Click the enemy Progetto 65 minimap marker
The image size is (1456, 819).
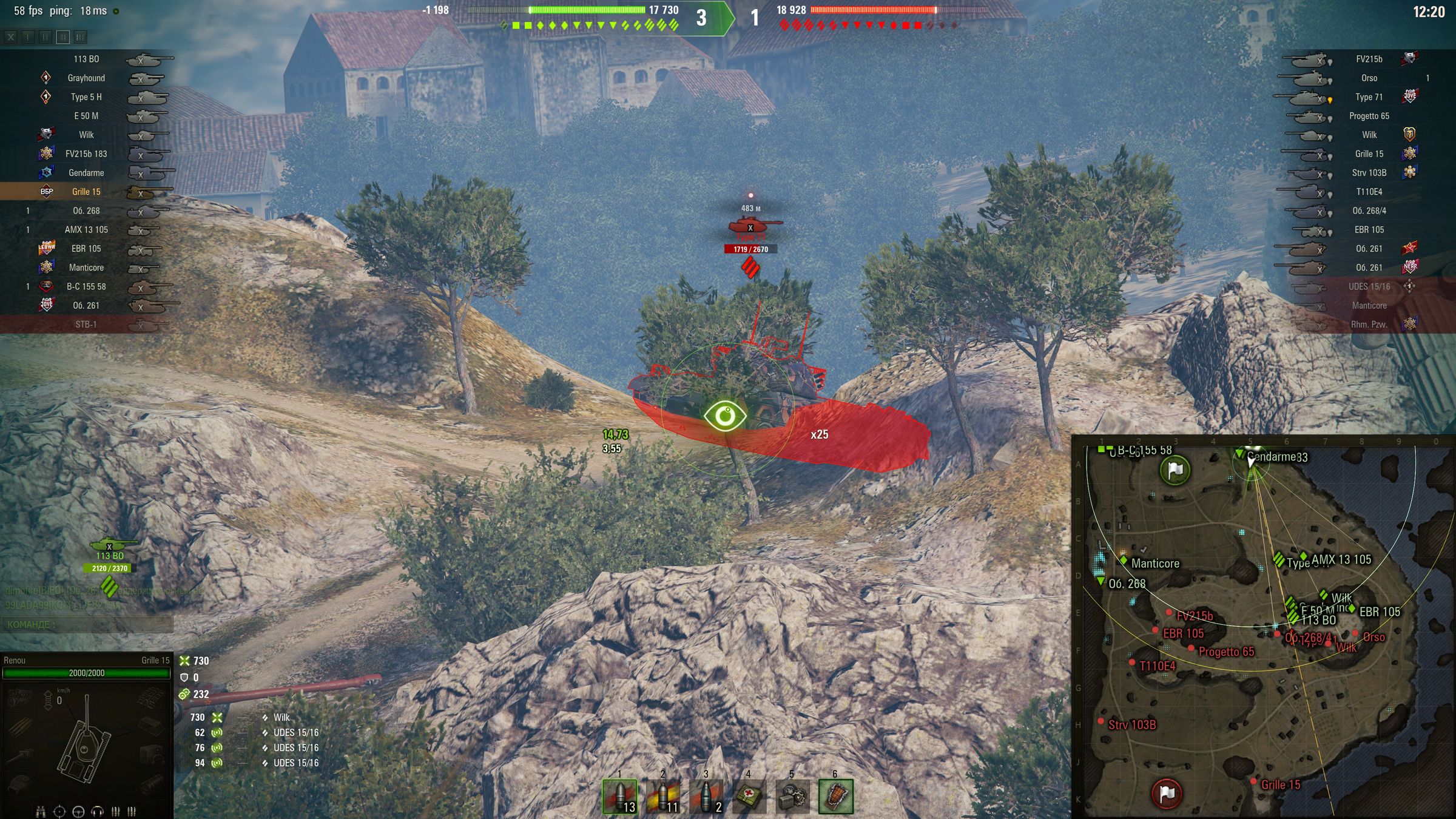1191,649
